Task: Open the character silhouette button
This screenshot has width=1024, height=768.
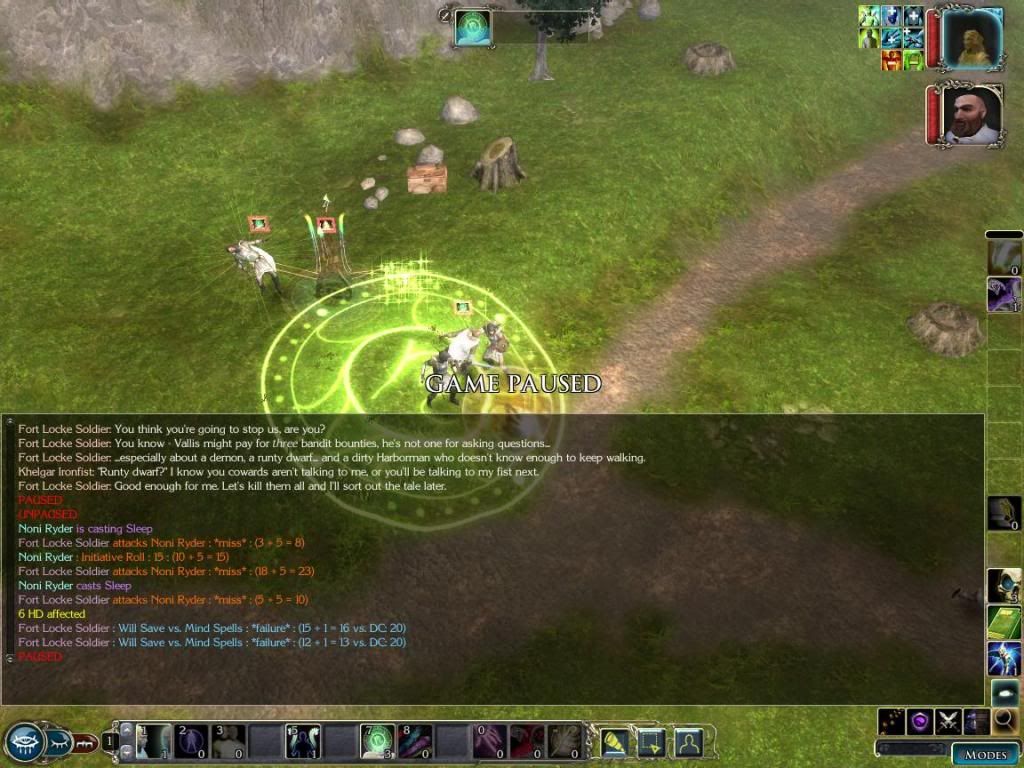Action: coord(688,741)
